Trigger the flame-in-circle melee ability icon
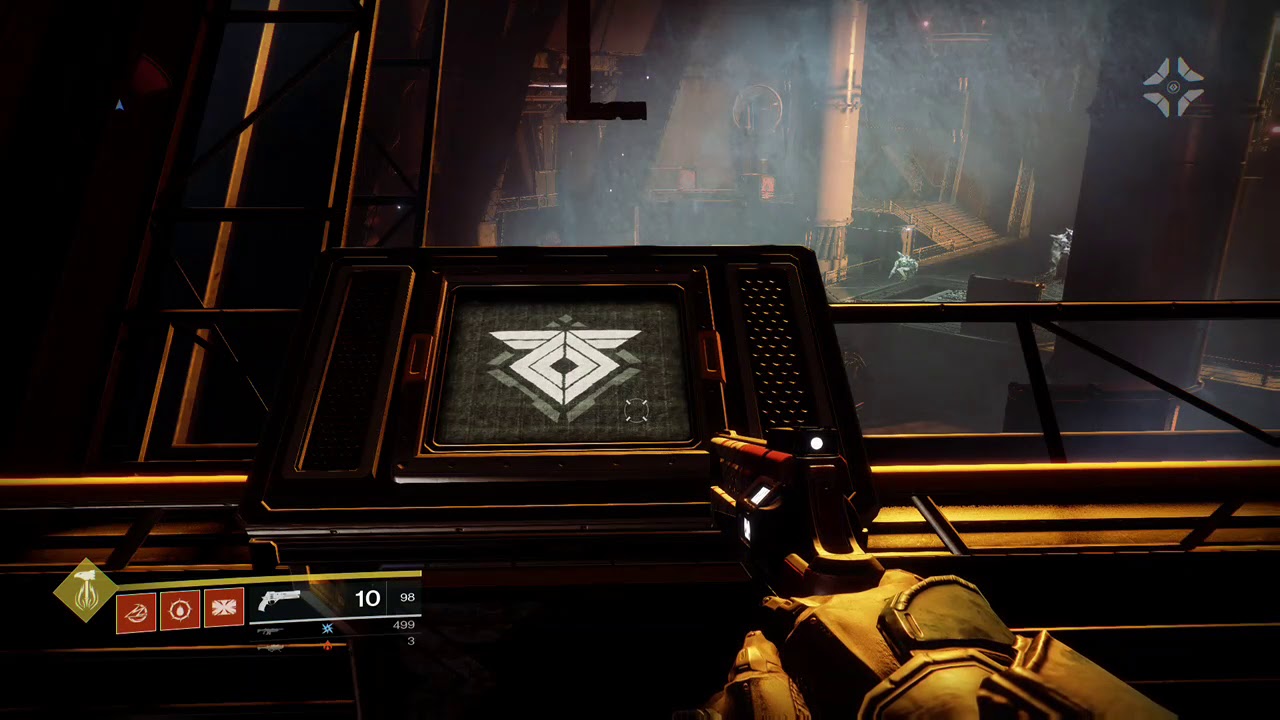 (180, 609)
